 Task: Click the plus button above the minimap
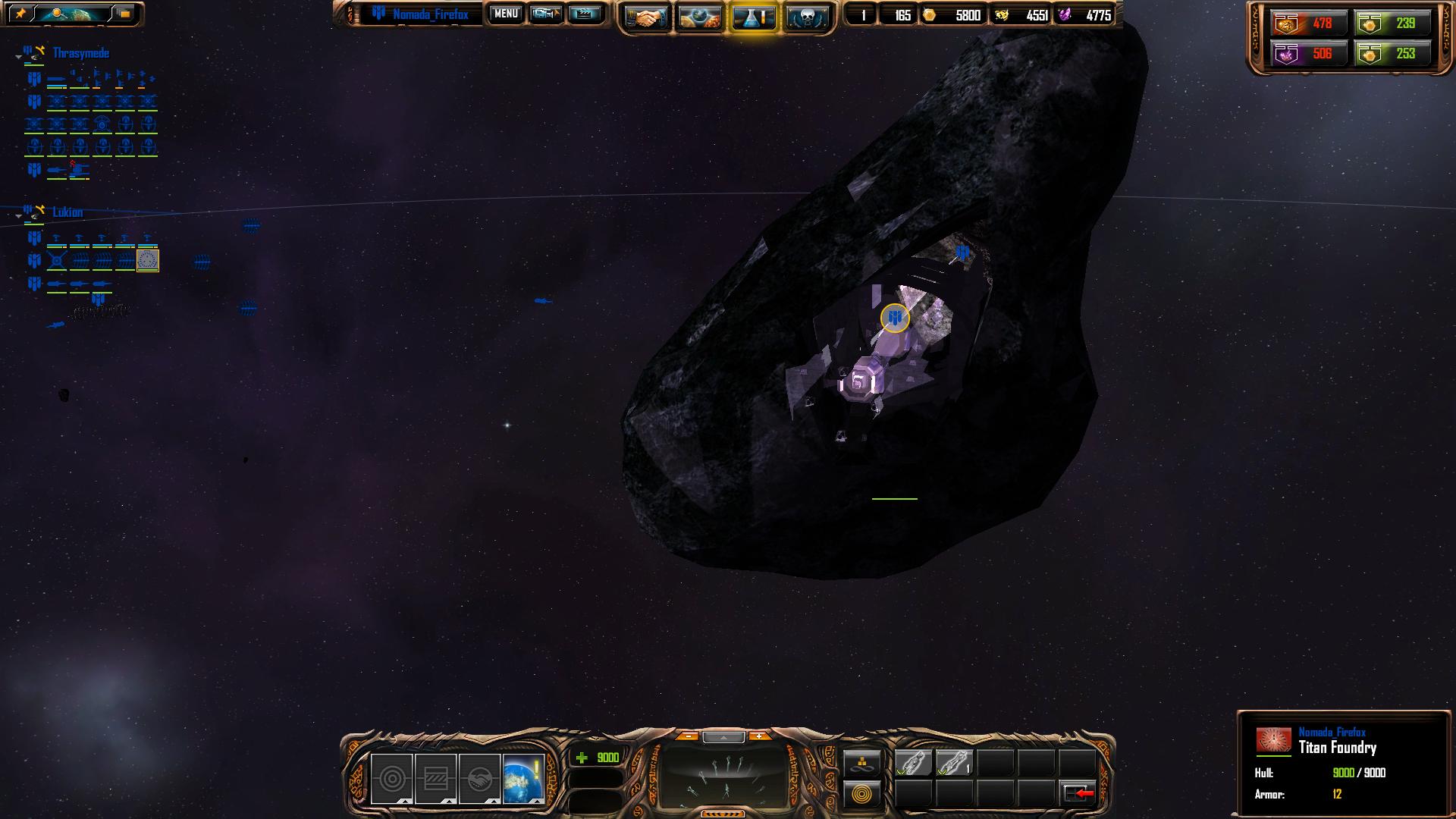pyautogui.click(x=758, y=736)
